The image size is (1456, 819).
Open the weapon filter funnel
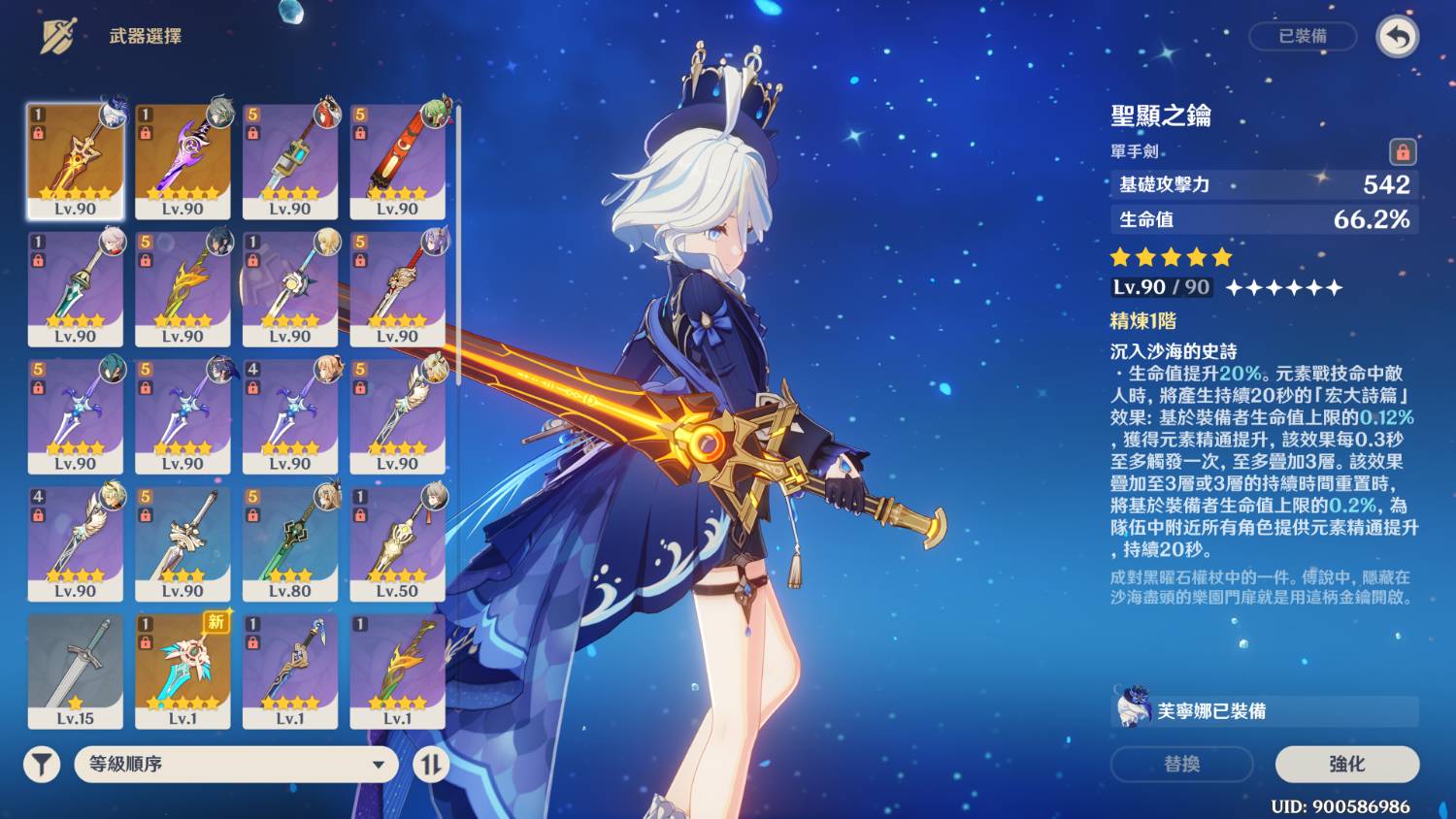[x=42, y=765]
